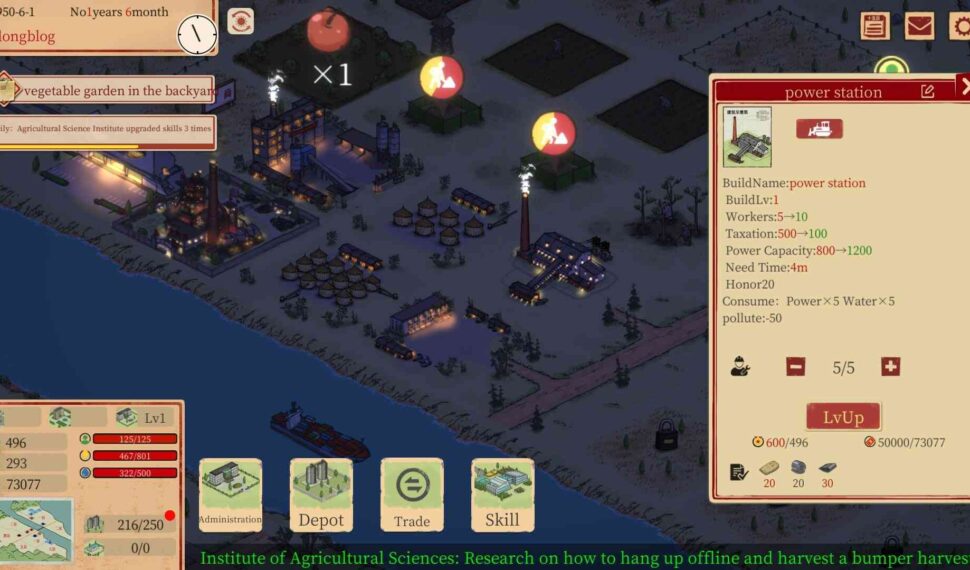
Task: Open the vegetable garden quest tracker
Action: click(x=108, y=91)
